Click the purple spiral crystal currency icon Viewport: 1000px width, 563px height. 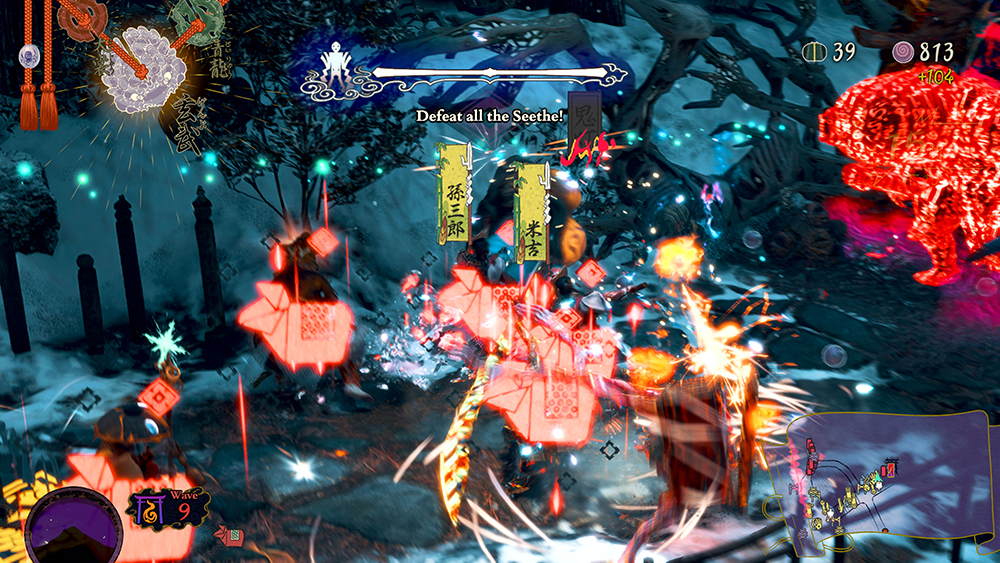click(x=904, y=51)
